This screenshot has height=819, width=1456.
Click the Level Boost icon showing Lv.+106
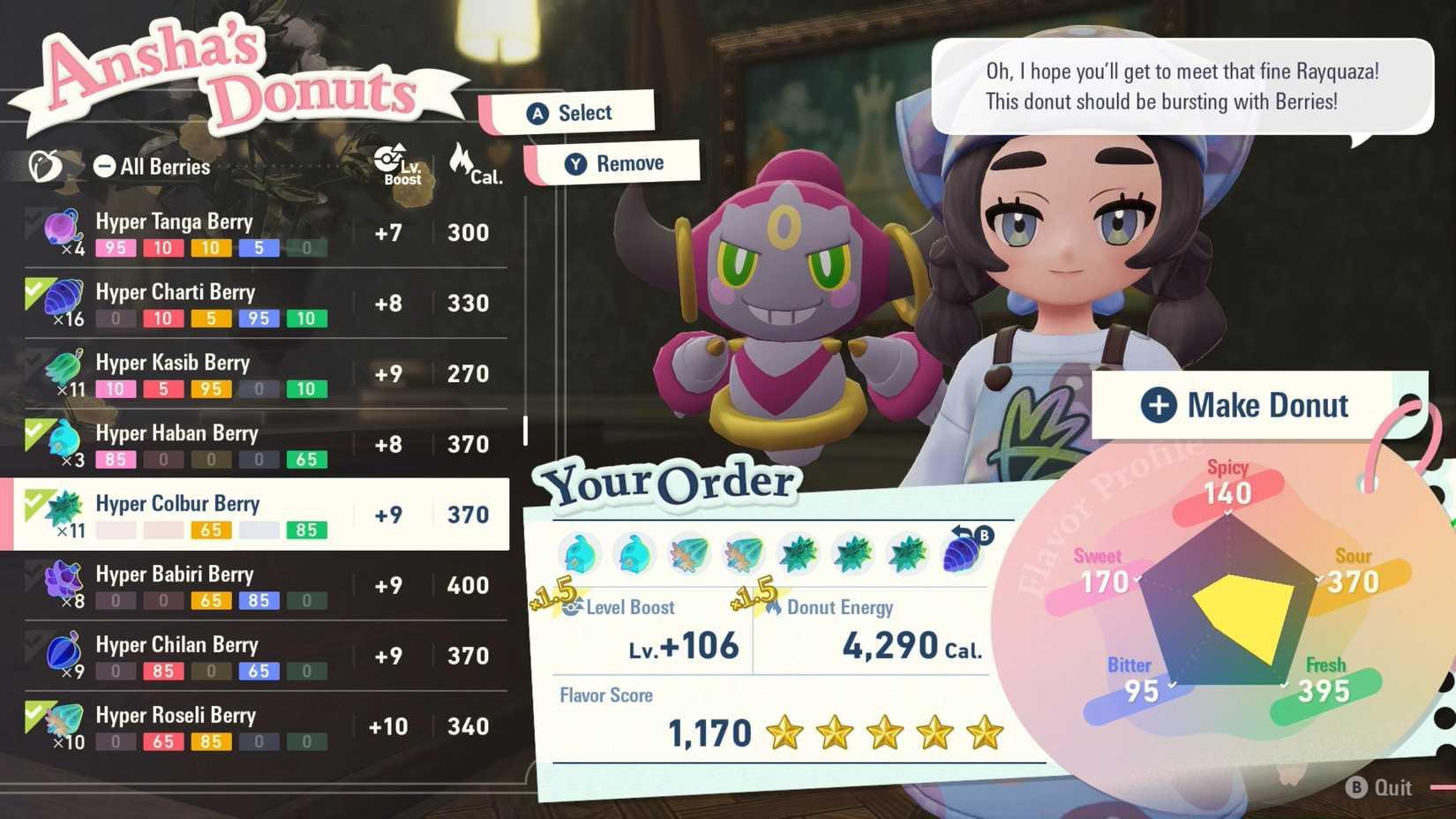coord(574,606)
